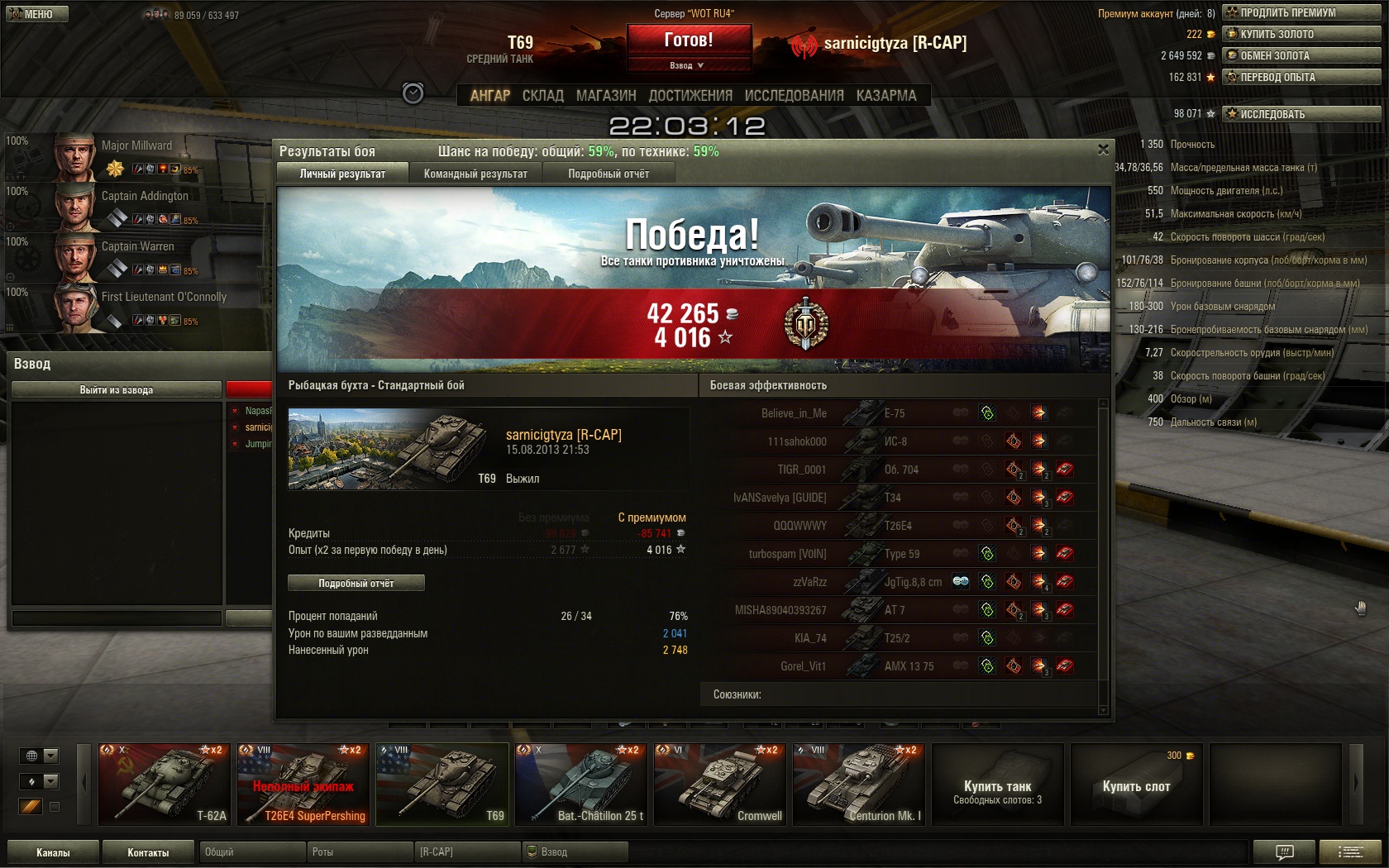The image size is (1389, 868).
Task: Open ПЕРЕВОД ОПЫТА
Action: coord(1301,77)
